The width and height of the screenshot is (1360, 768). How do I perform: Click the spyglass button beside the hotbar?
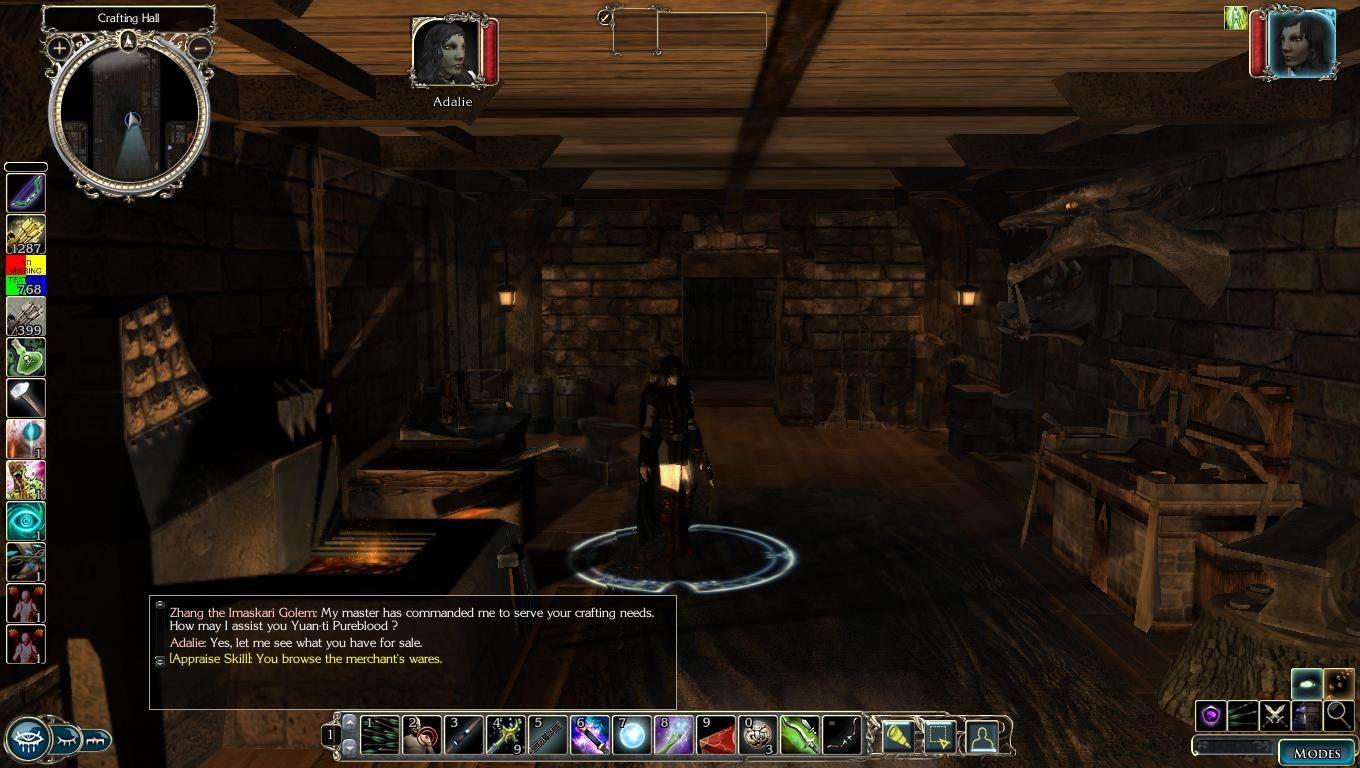(898, 737)
